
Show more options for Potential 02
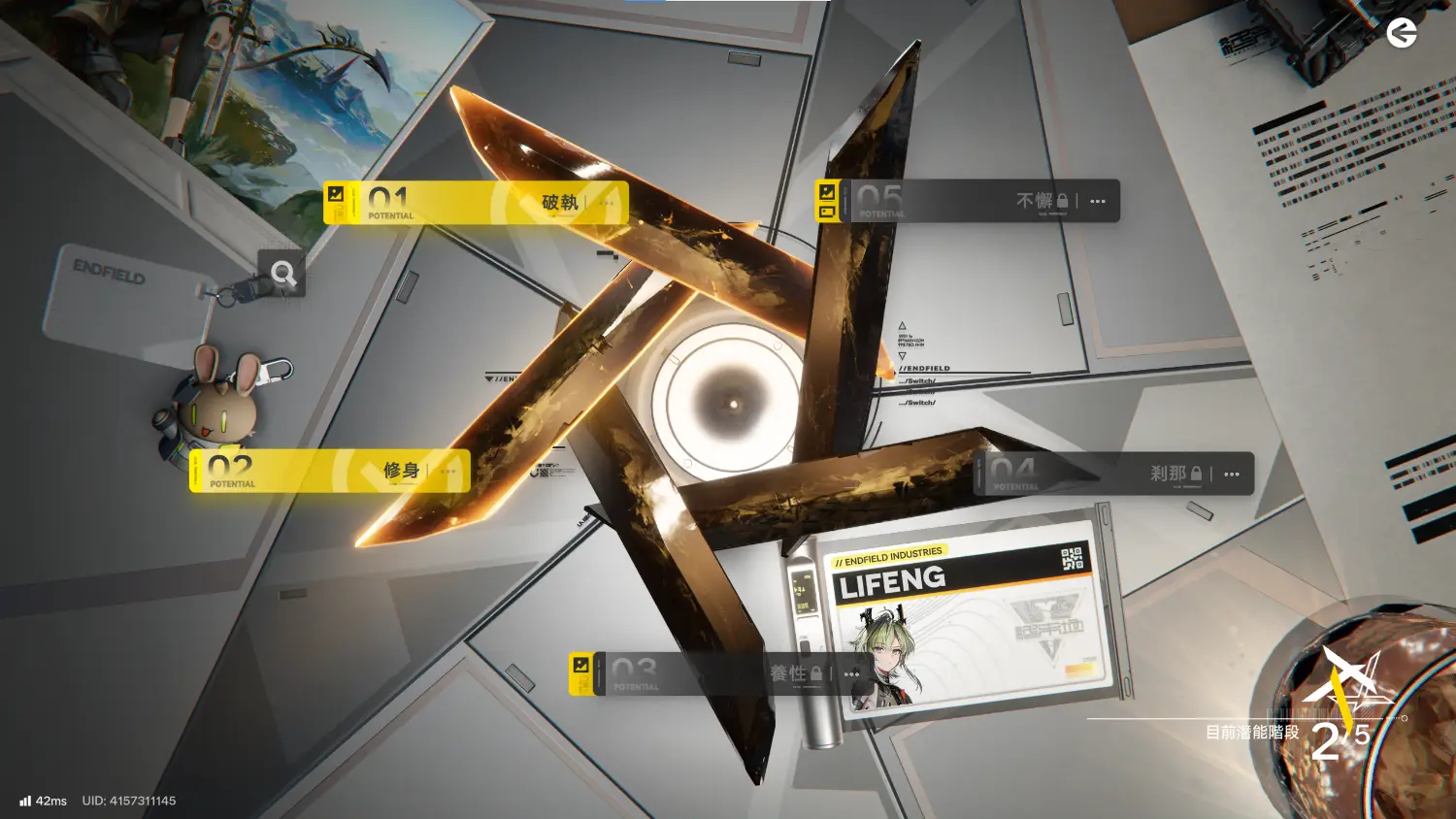[x=447, y=472]
